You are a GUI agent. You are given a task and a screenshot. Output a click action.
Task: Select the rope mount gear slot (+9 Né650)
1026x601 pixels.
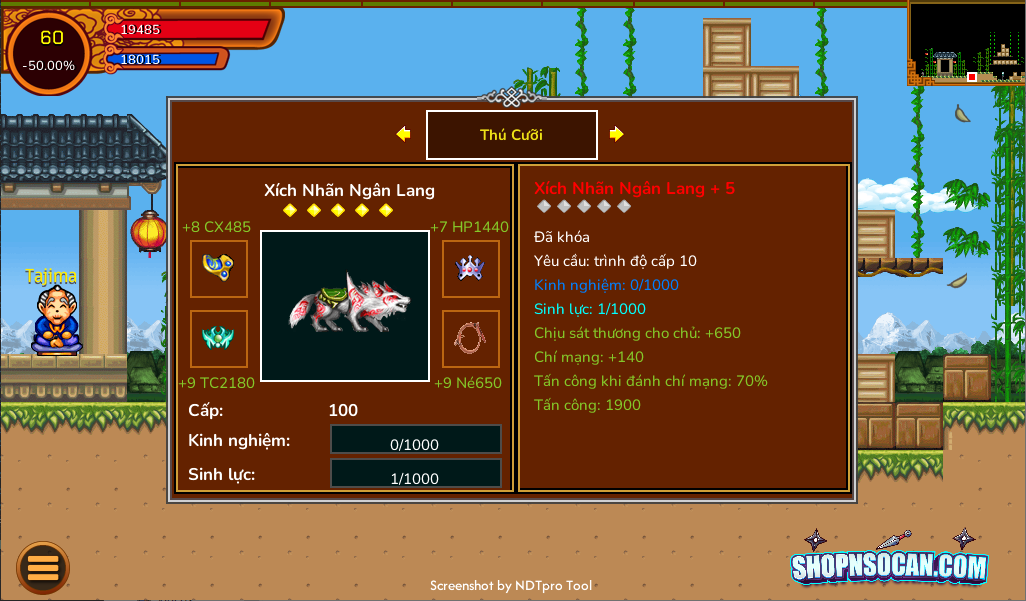click(471, 339)
